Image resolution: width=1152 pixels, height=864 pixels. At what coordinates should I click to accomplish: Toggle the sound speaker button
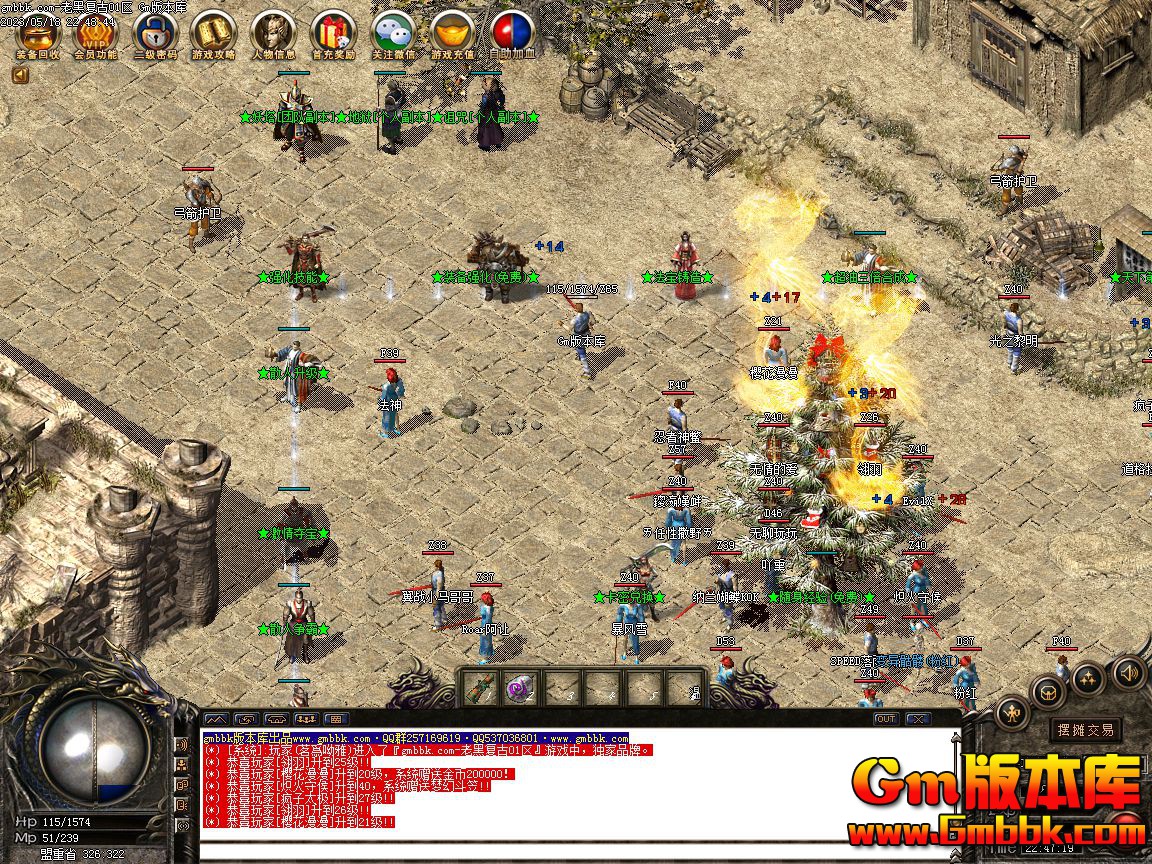pos(1129,672)
